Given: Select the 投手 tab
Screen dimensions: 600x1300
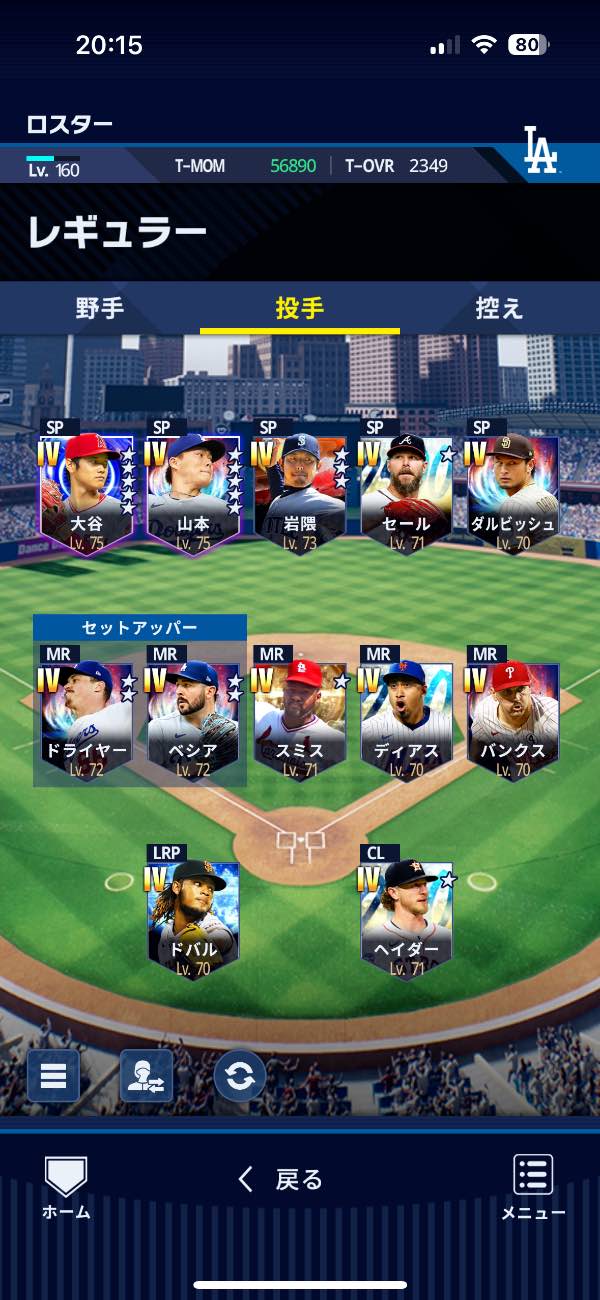Looking at the screenshot, I should 300,308.
